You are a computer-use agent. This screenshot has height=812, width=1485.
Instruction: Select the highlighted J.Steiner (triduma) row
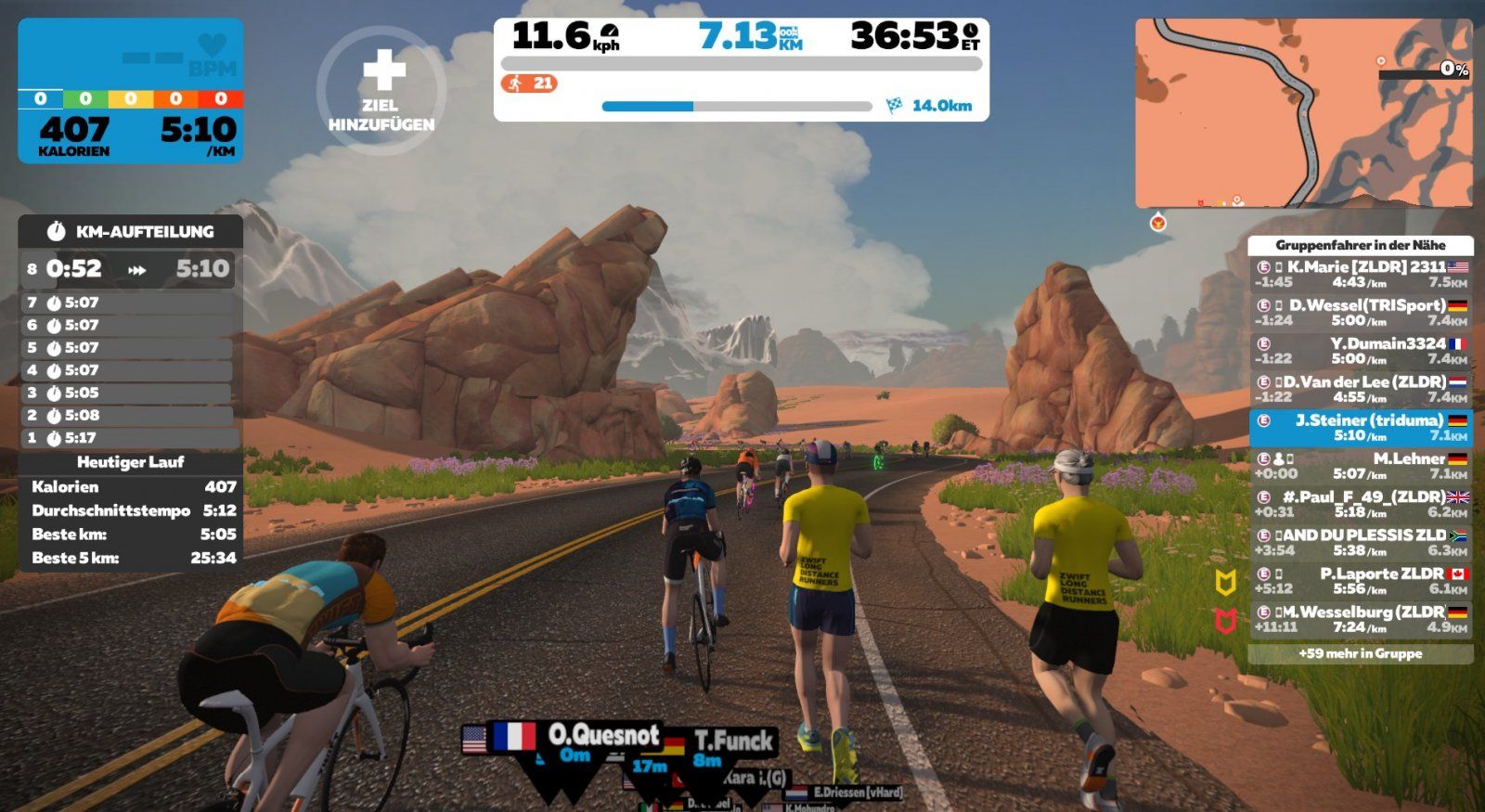click(x=1360, y=427)
